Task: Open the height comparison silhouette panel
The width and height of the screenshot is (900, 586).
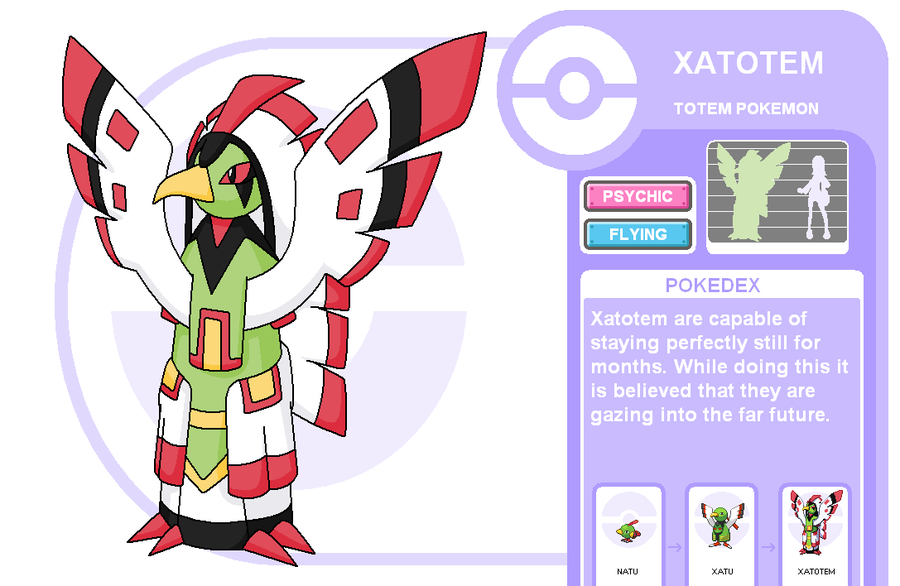Action: 777,195
